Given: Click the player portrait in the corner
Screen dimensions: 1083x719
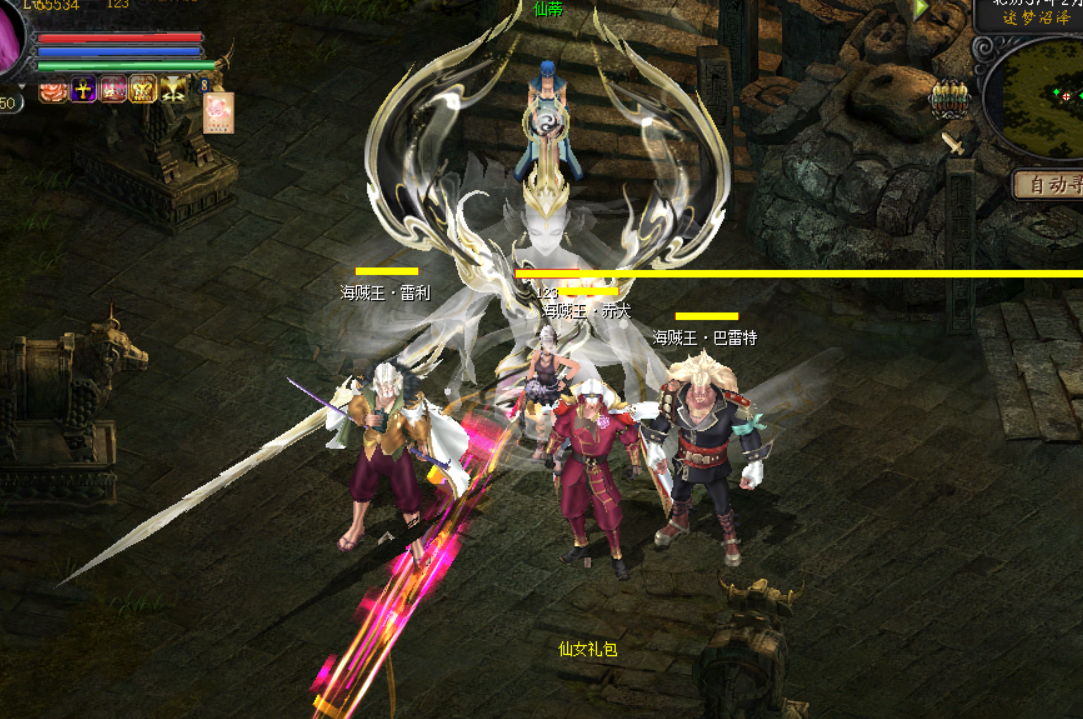Looking at the screenshot, I should 12,40.
